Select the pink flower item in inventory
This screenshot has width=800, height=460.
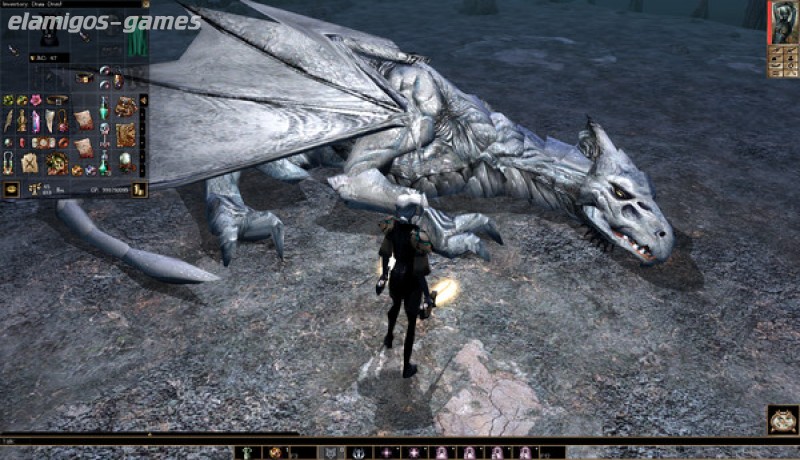pyautogui.click(x=36, y=101)
